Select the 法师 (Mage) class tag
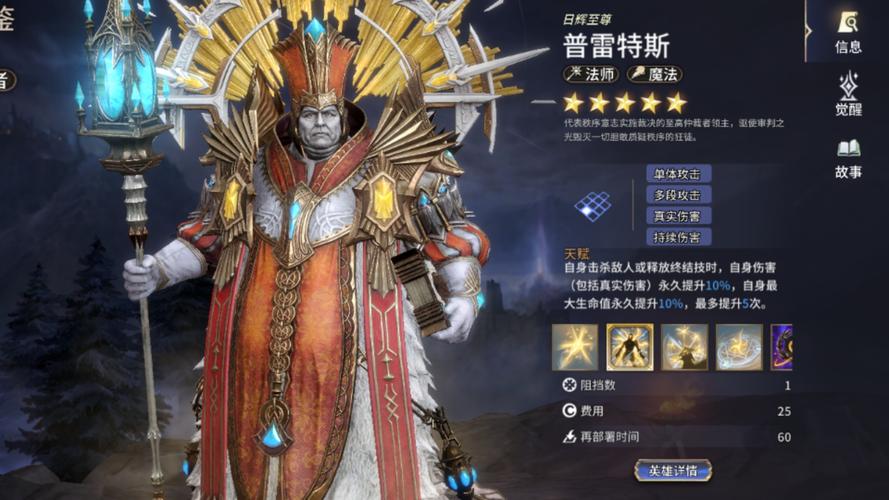The image size is (889, 500). [591, 74]
